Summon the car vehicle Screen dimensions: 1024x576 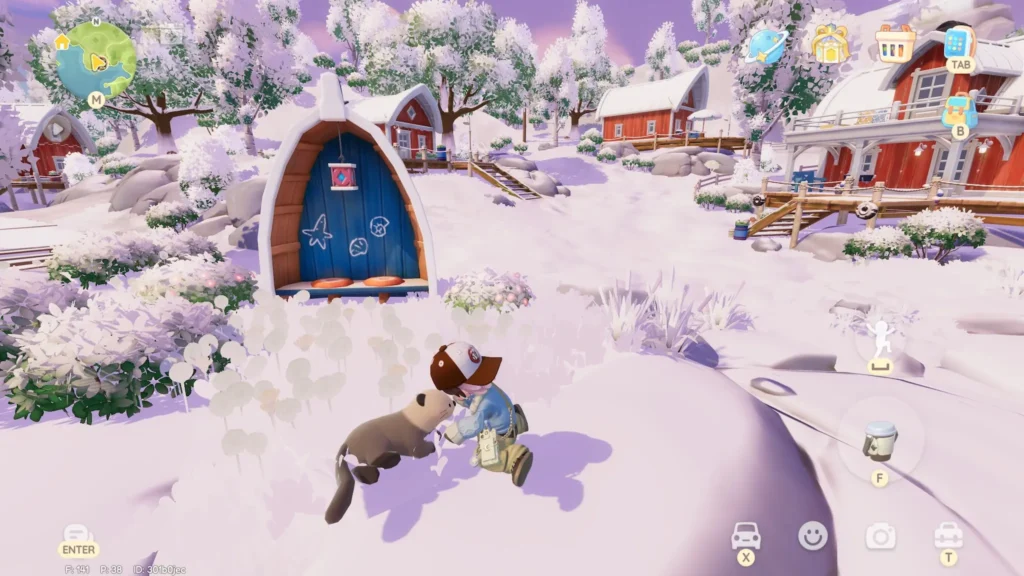[746, 536]
